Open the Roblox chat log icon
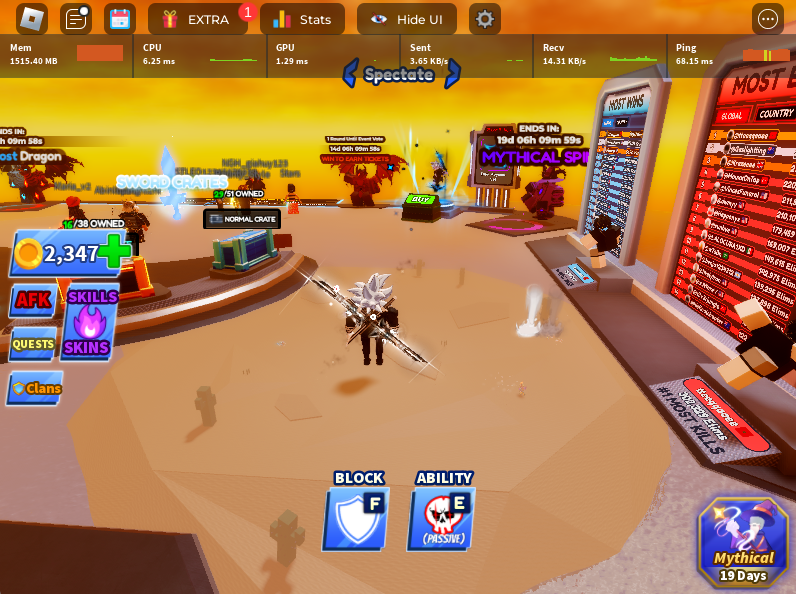This screenshot has width=796, height=594. point(76,19)
